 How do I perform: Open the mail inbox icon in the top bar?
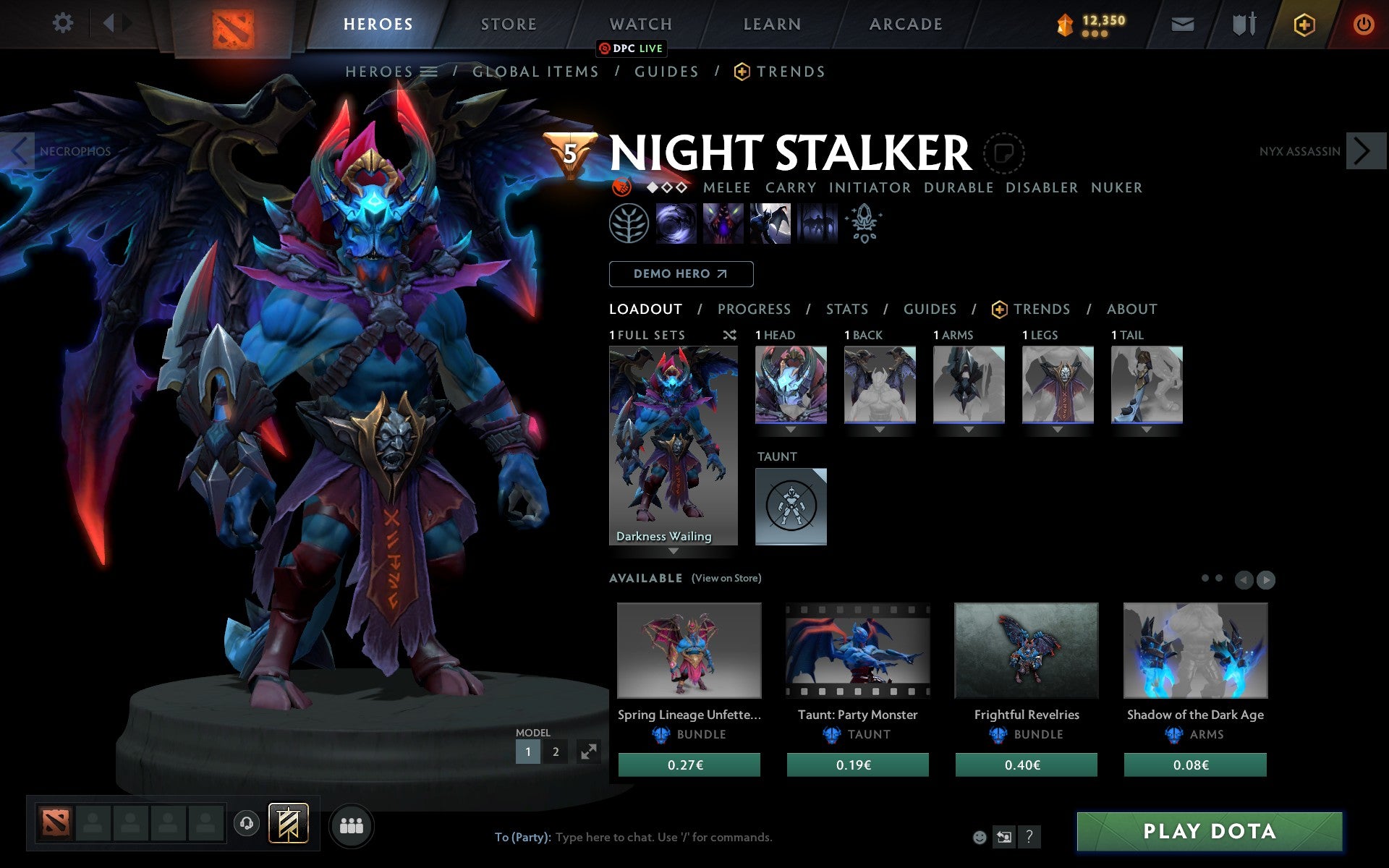[1182, 24]
